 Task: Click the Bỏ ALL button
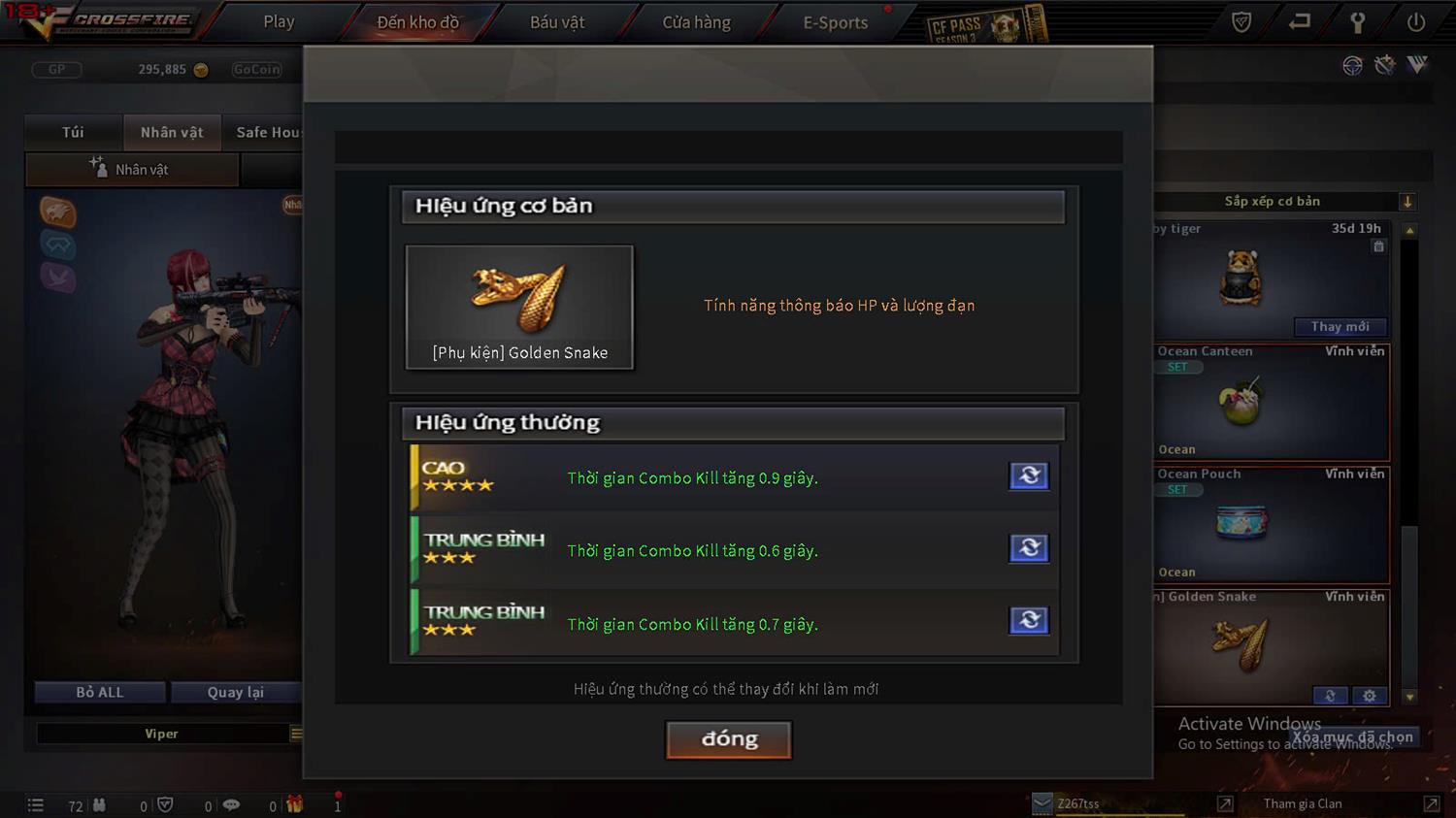click(100, 692)
